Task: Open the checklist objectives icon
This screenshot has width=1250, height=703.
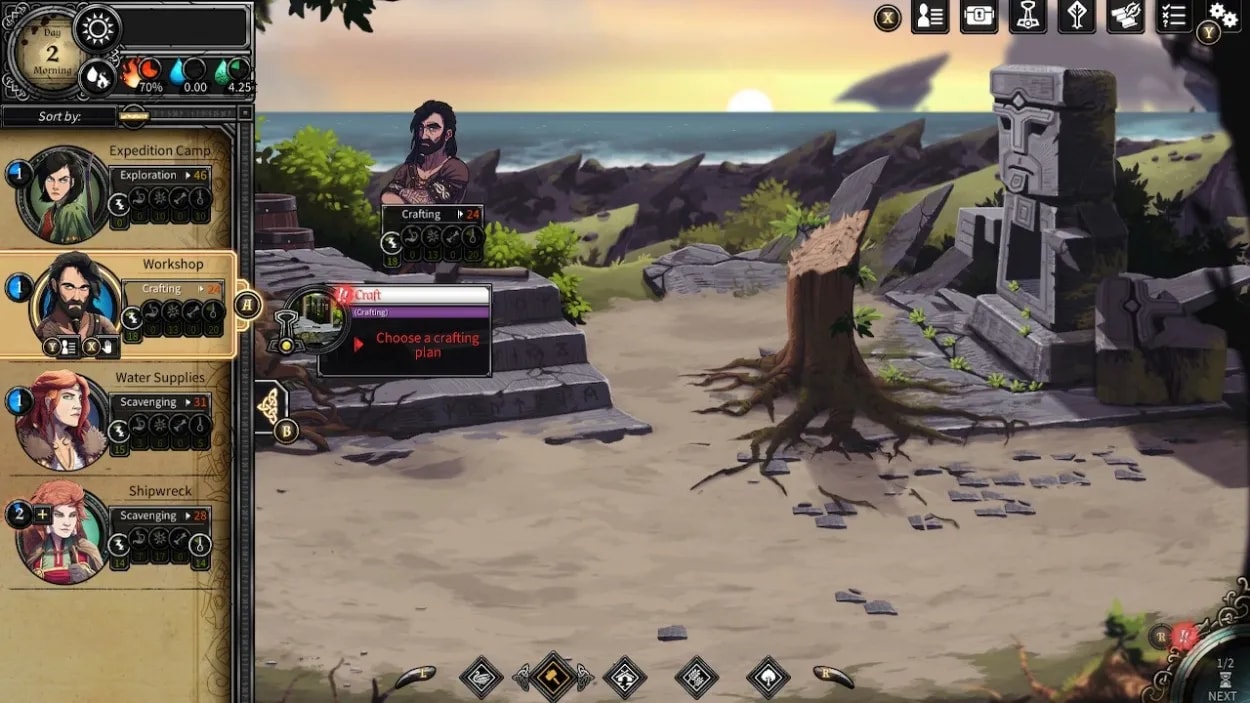Action: point(1173,17)
